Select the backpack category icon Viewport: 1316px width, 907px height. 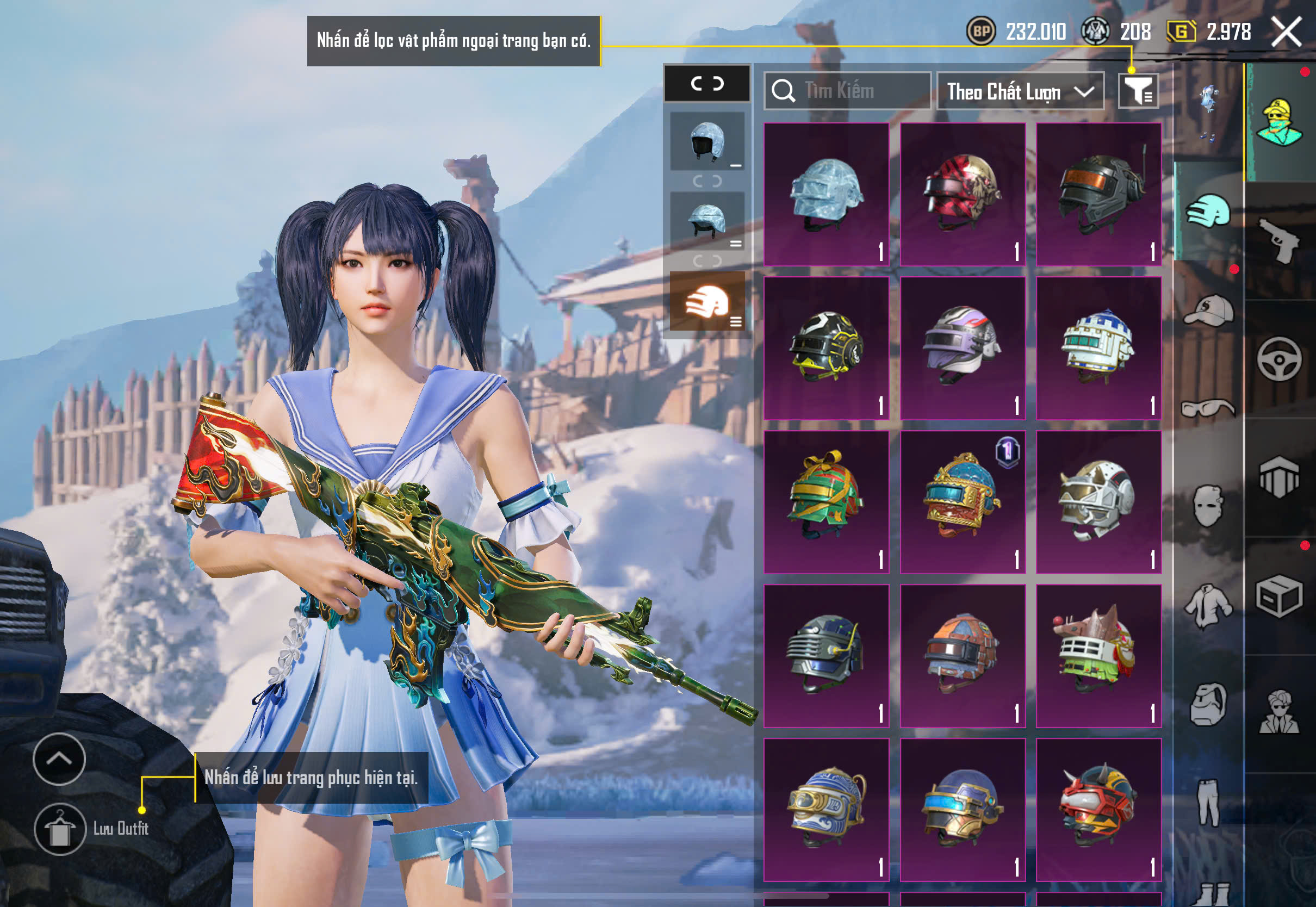pos(1209,705)
